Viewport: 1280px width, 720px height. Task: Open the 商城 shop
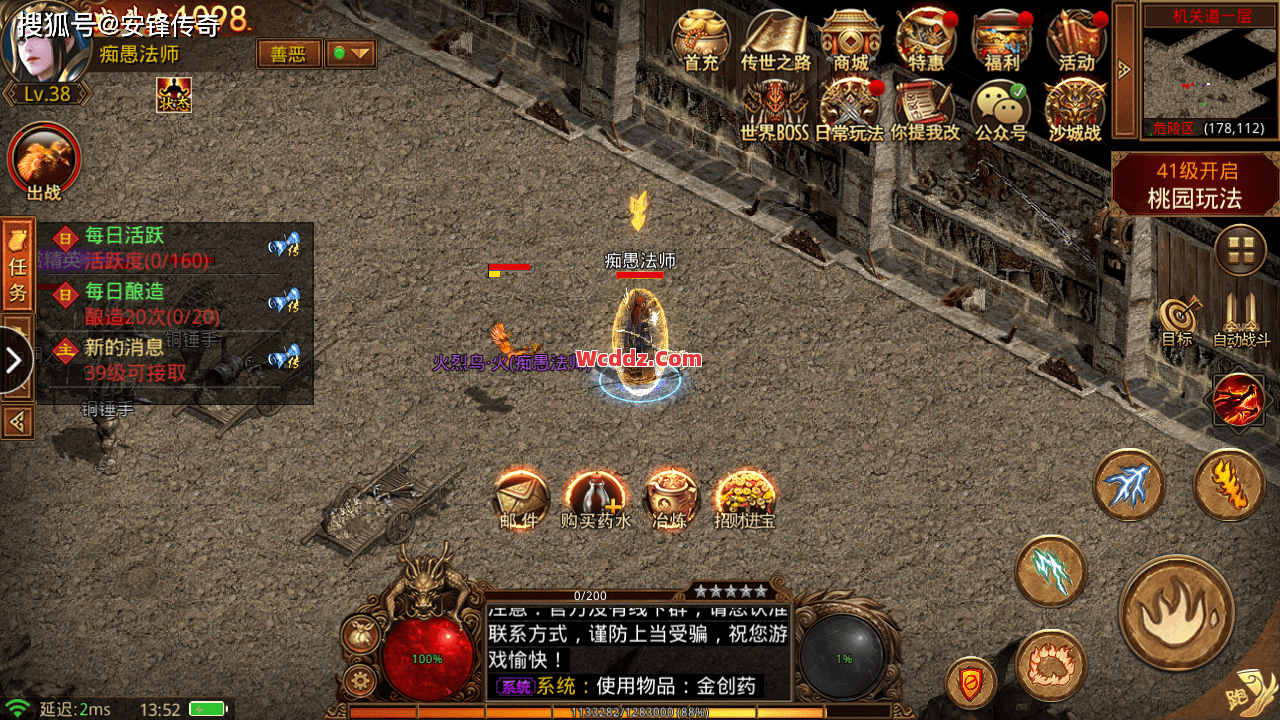click(x=851, y=40)
